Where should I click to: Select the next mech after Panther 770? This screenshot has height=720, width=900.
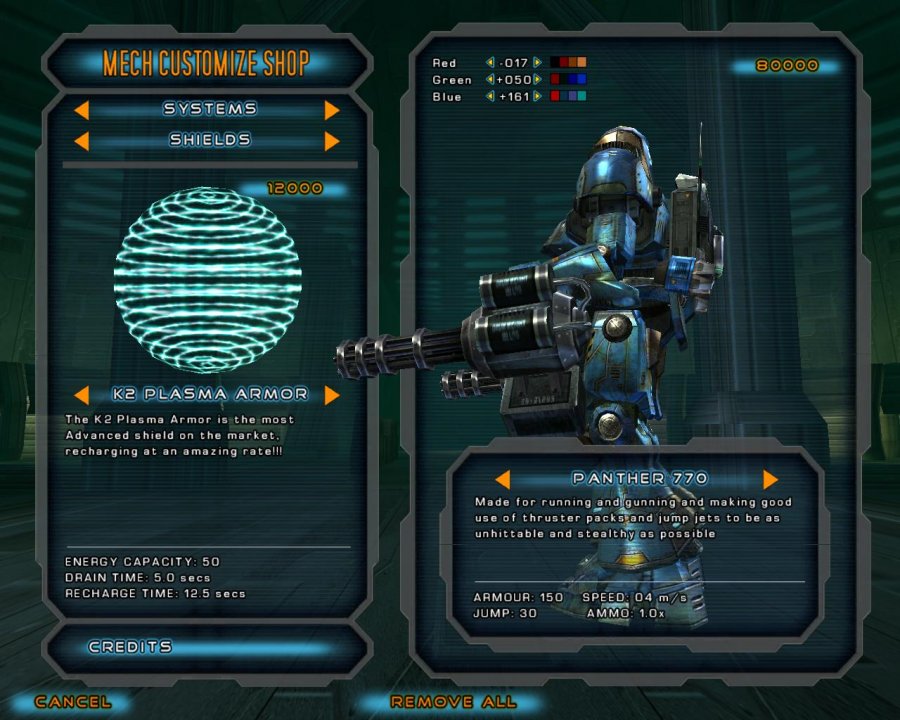[770, 479]
